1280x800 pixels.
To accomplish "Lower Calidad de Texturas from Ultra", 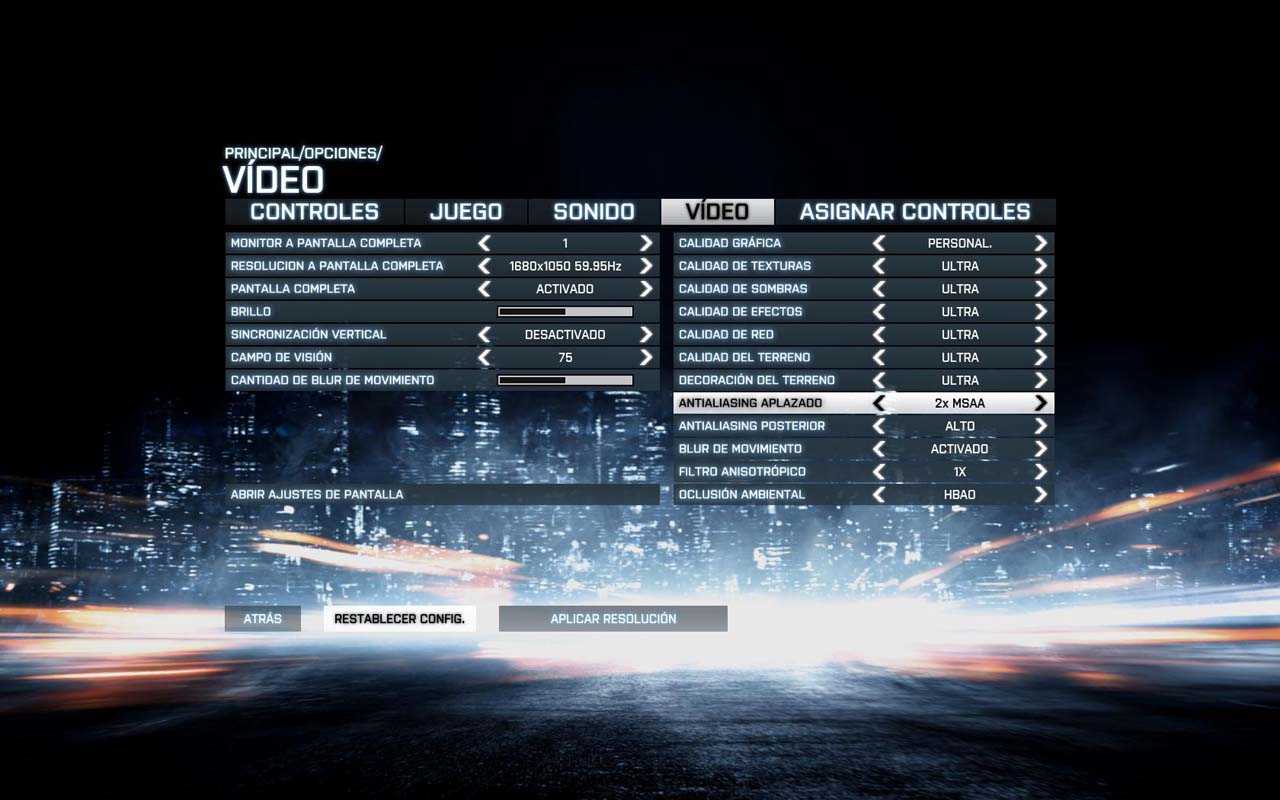I will (x=880, y=265).
